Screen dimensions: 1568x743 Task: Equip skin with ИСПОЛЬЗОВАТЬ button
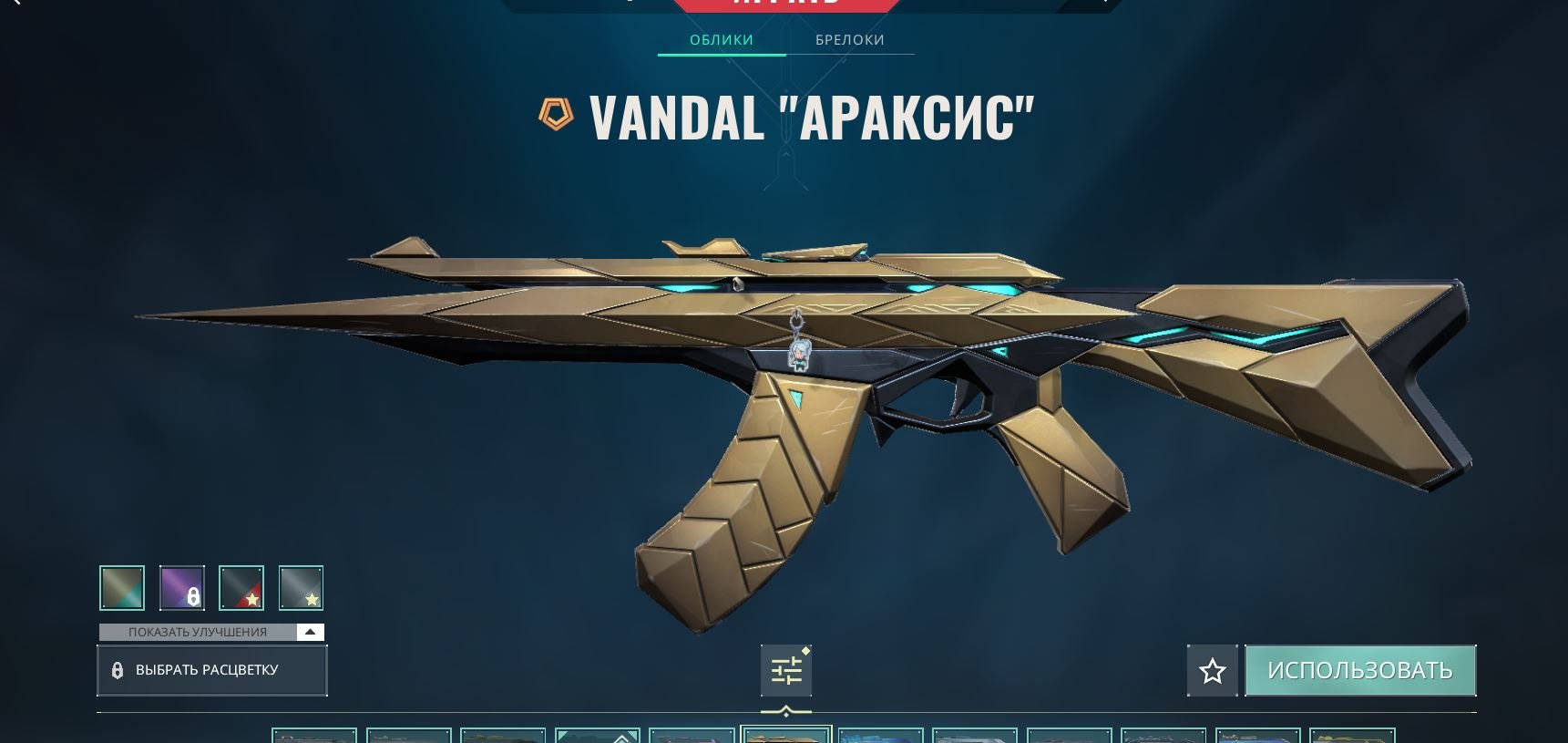coord(1359,671)
